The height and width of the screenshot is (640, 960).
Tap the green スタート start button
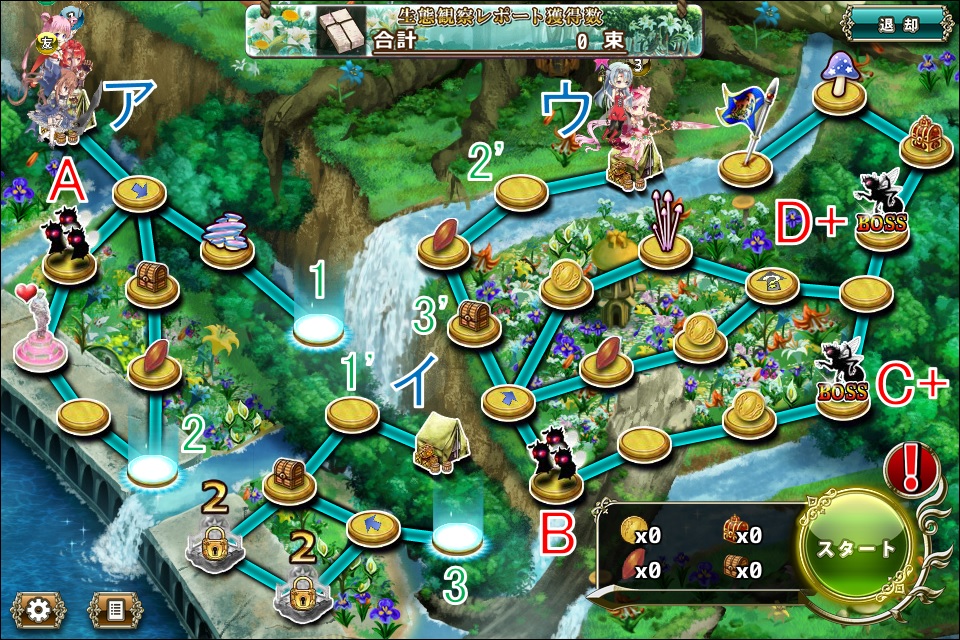[858, 549]
